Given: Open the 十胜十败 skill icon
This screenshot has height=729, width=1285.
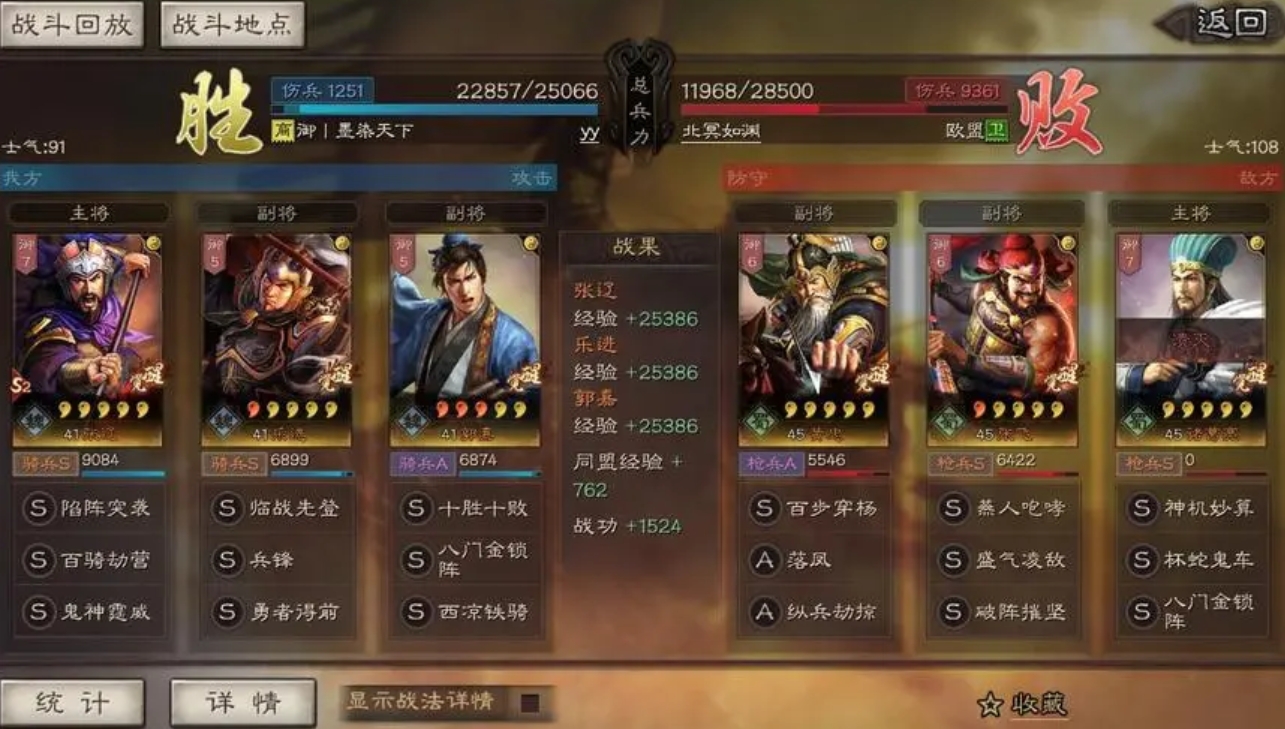Looking at the screenshot, I should click(466, 508).
